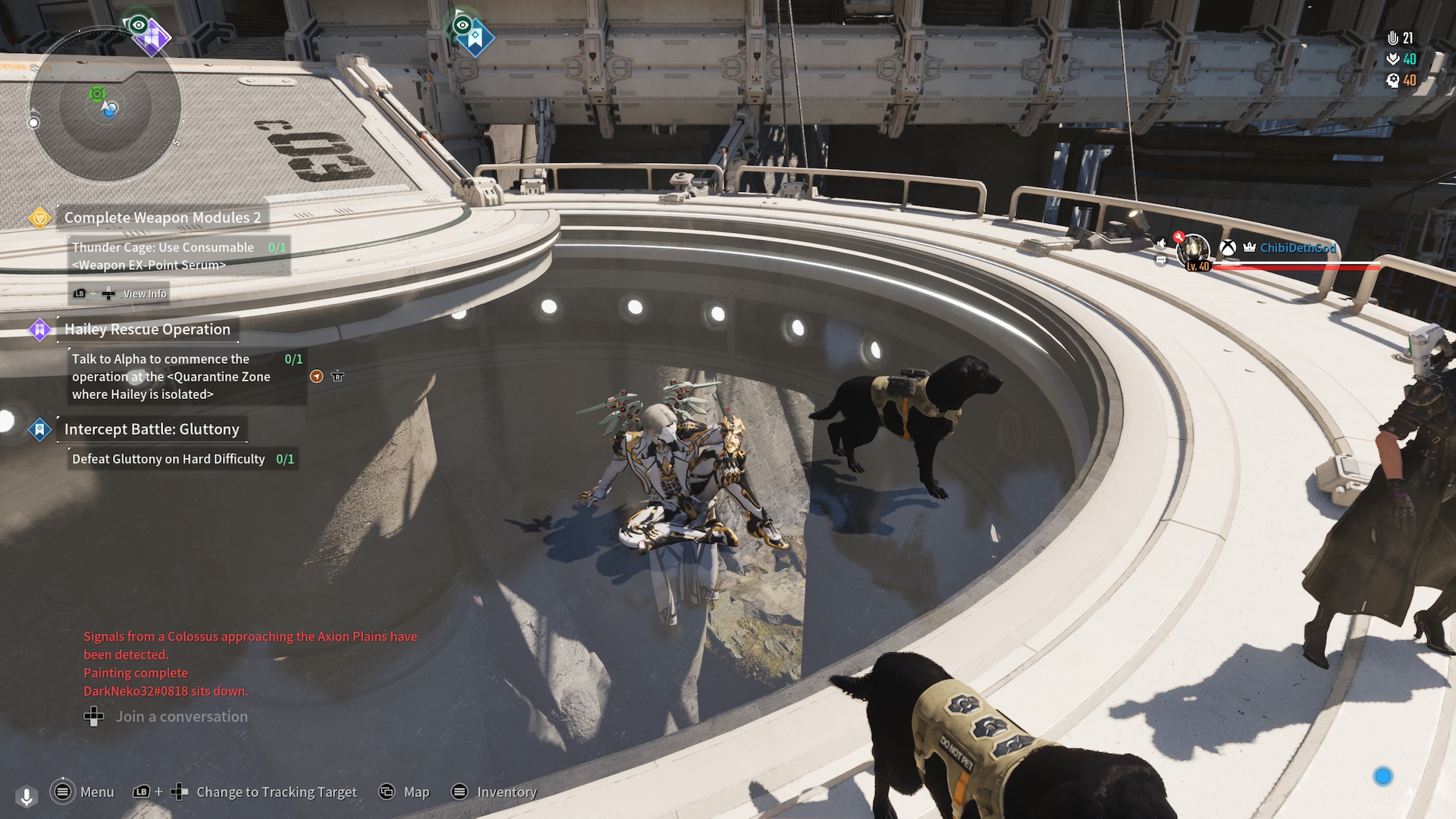Join a conversation in chat
Screen dimensions: 1456x819
[166, 717]
